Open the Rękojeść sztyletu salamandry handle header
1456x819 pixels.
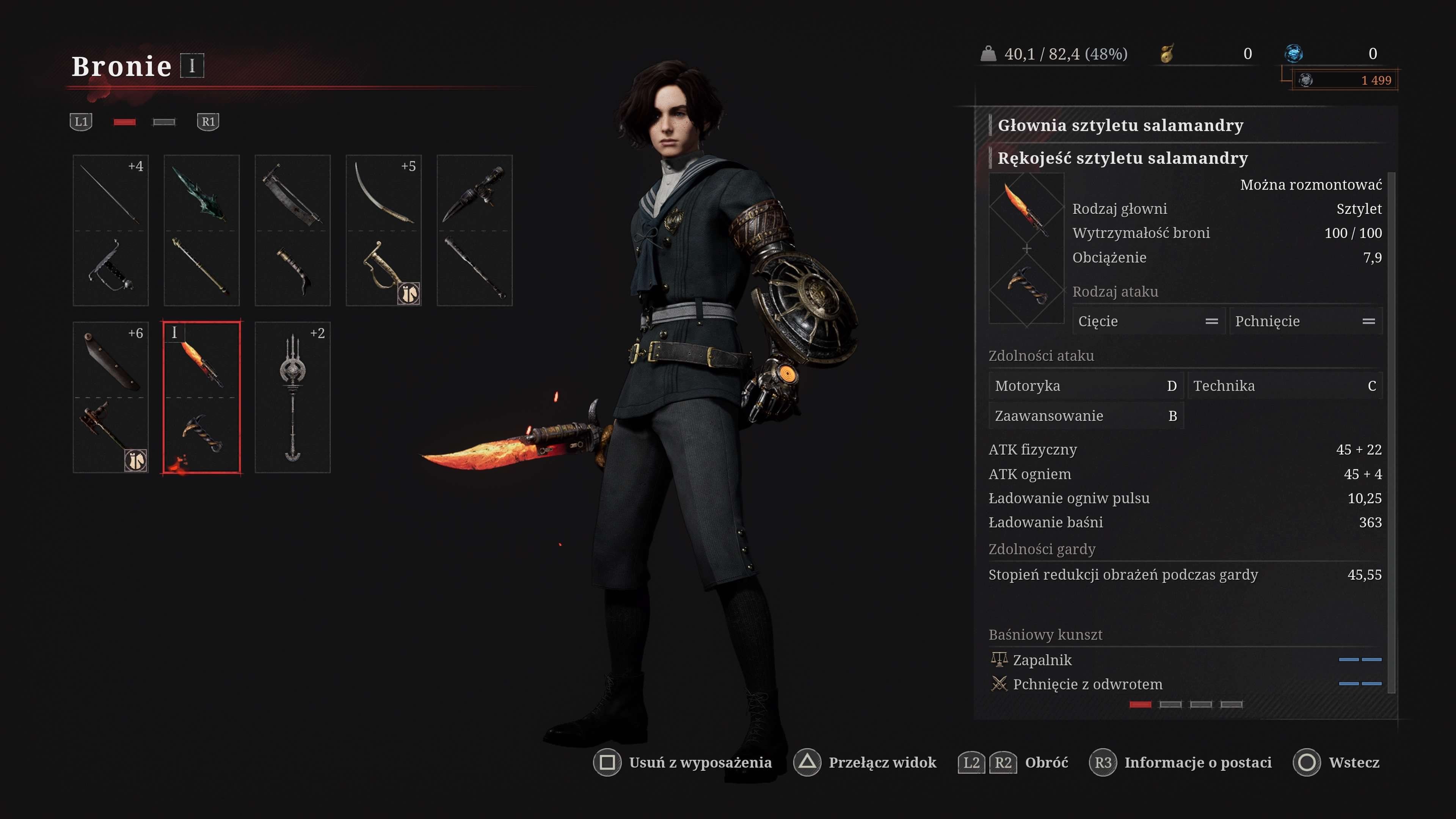point(1122,158)
